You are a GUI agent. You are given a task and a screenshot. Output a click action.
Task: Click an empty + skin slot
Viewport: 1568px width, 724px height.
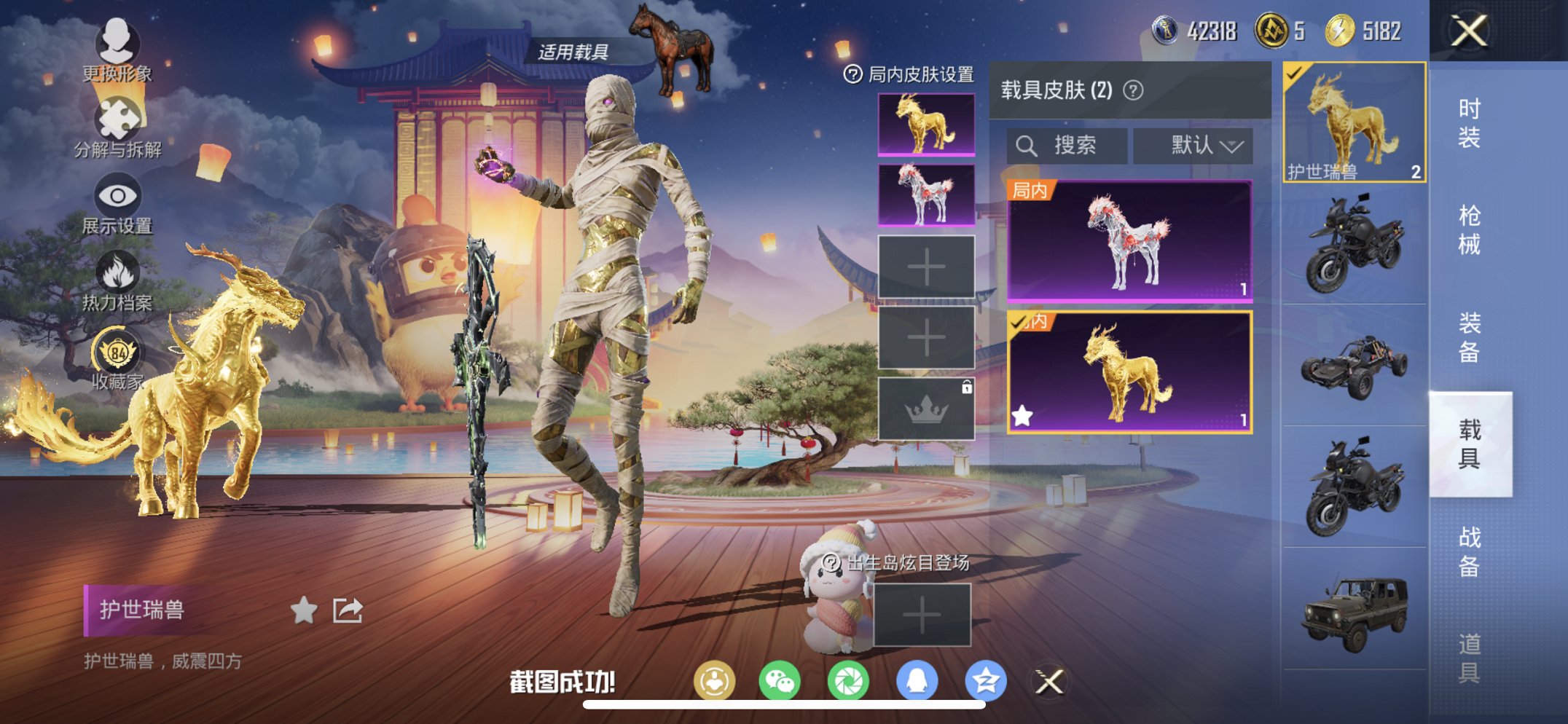point(927,267)
